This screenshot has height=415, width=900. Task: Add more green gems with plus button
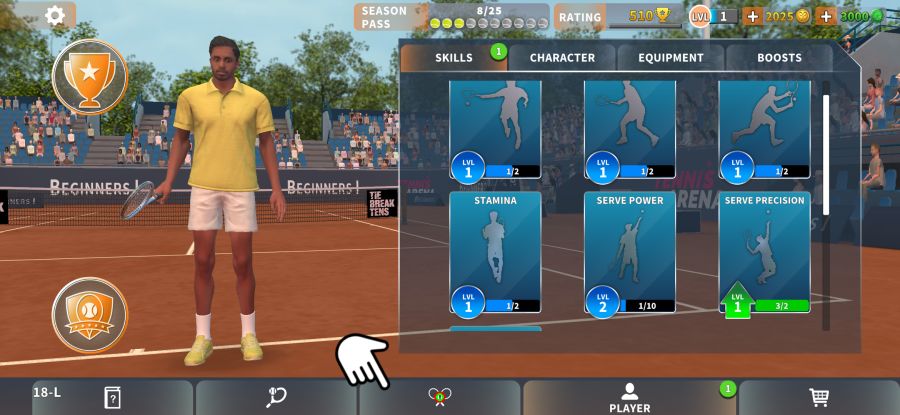click(x=826, y=16)
